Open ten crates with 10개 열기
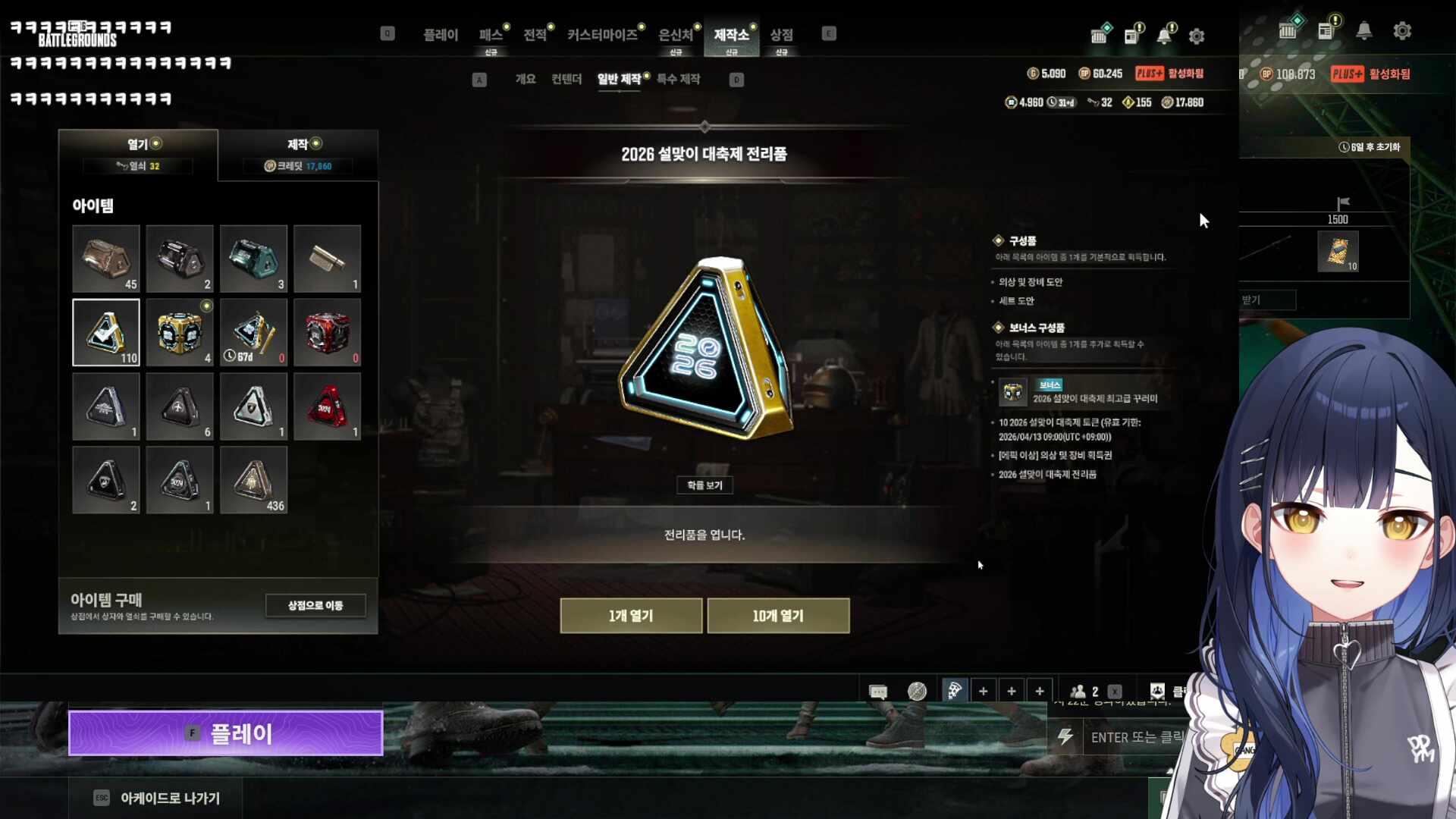1456x819 pixels. (778, 616)
